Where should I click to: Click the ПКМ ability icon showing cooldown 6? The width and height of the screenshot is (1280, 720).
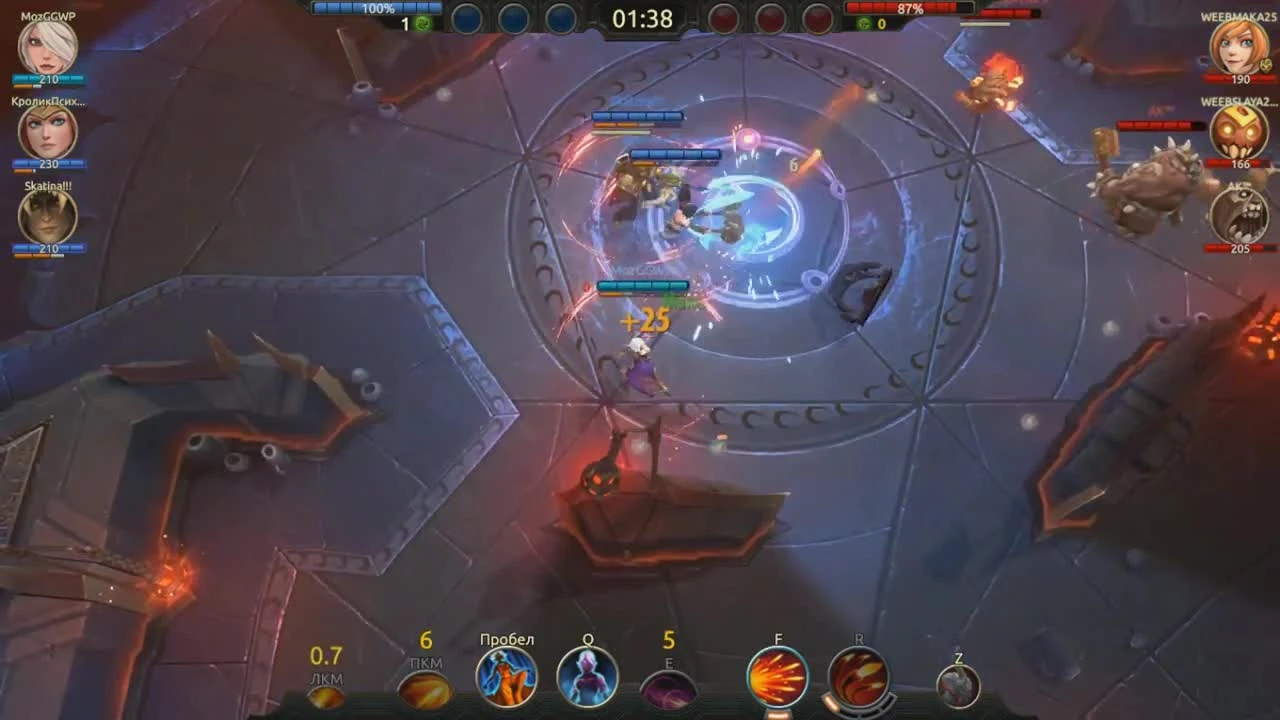point(424,690)
